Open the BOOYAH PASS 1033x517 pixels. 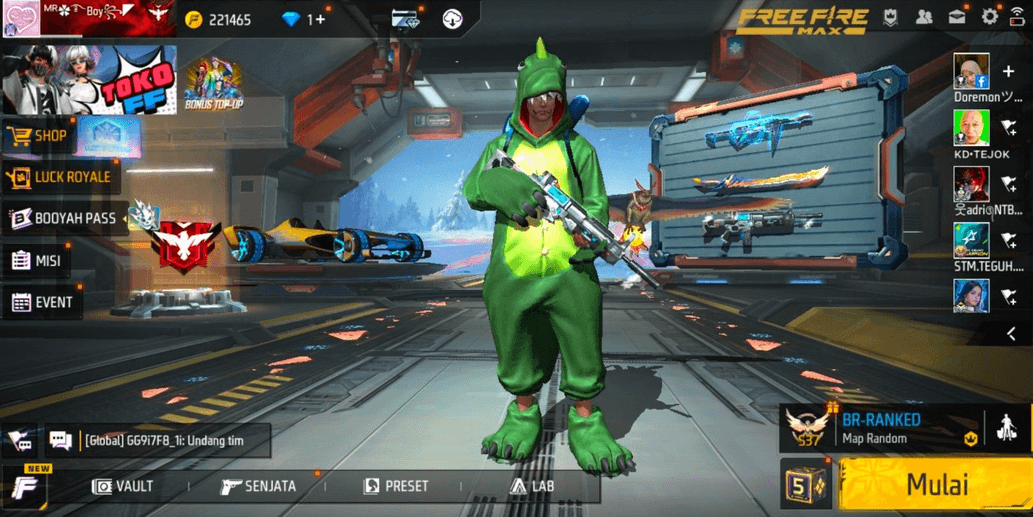pyautogui.click(x=63, y=218)
